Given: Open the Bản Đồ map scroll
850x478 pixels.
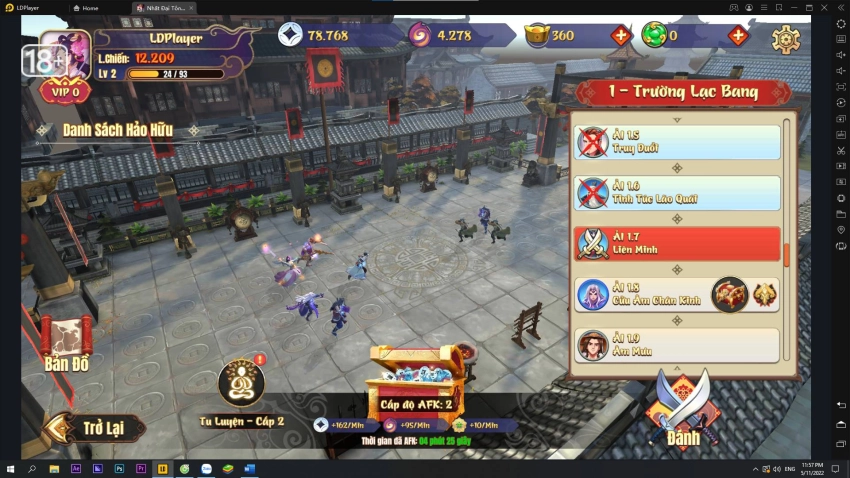Looking at the screenshot, I should tap(67, 345).
